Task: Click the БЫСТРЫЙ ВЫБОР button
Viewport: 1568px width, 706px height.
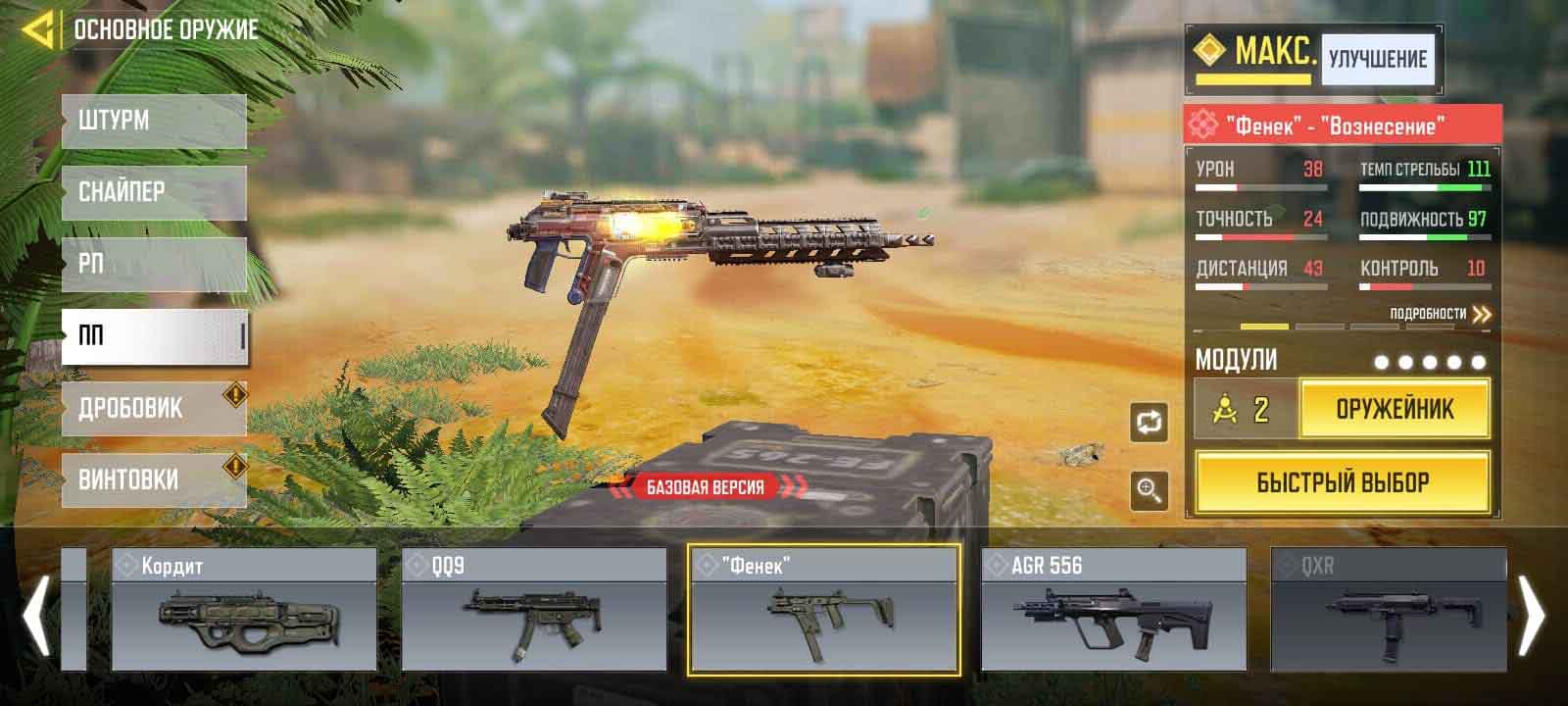Action: (x=1343, y=482)
